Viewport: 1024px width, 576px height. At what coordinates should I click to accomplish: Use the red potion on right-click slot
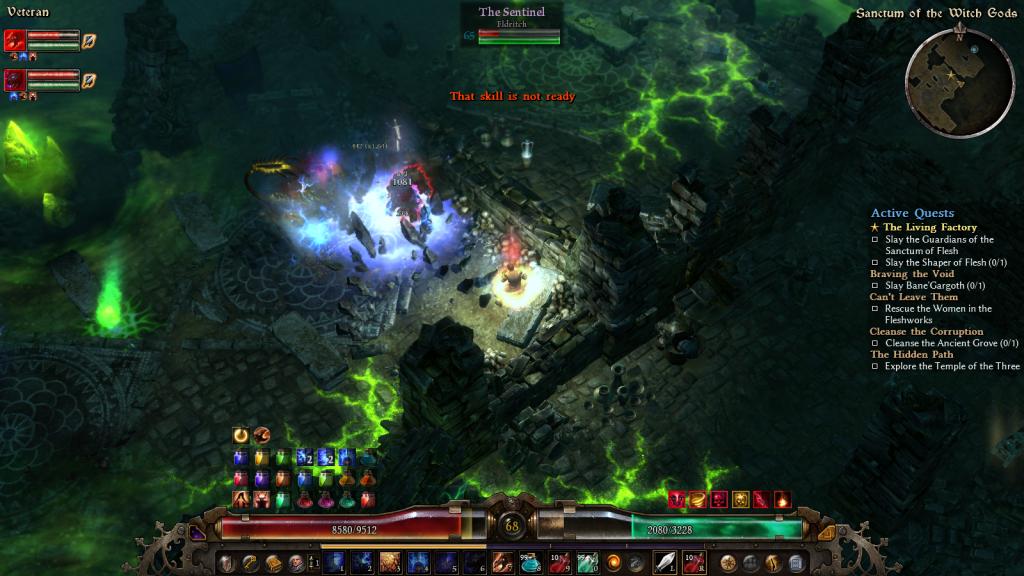pyautogui.click(x=693, y=562)
